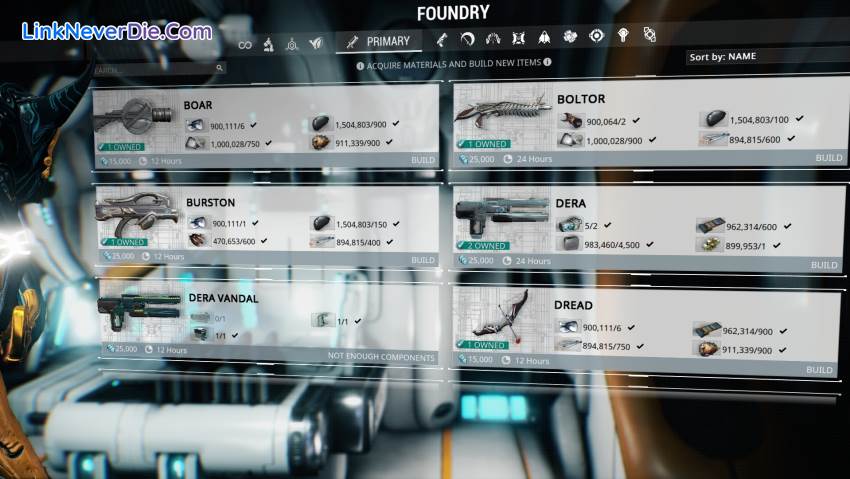The image size is (850, 479).
Task: Show the pistol secondary weapons tab
Action: 441,39
